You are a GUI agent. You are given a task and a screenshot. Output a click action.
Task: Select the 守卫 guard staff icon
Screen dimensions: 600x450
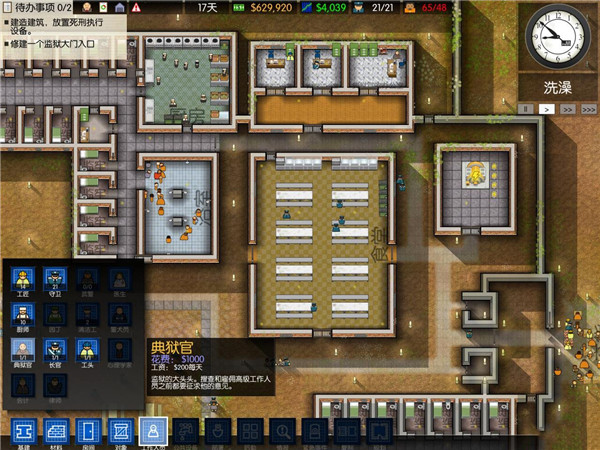pyautogui.click(x=55, y=279)
